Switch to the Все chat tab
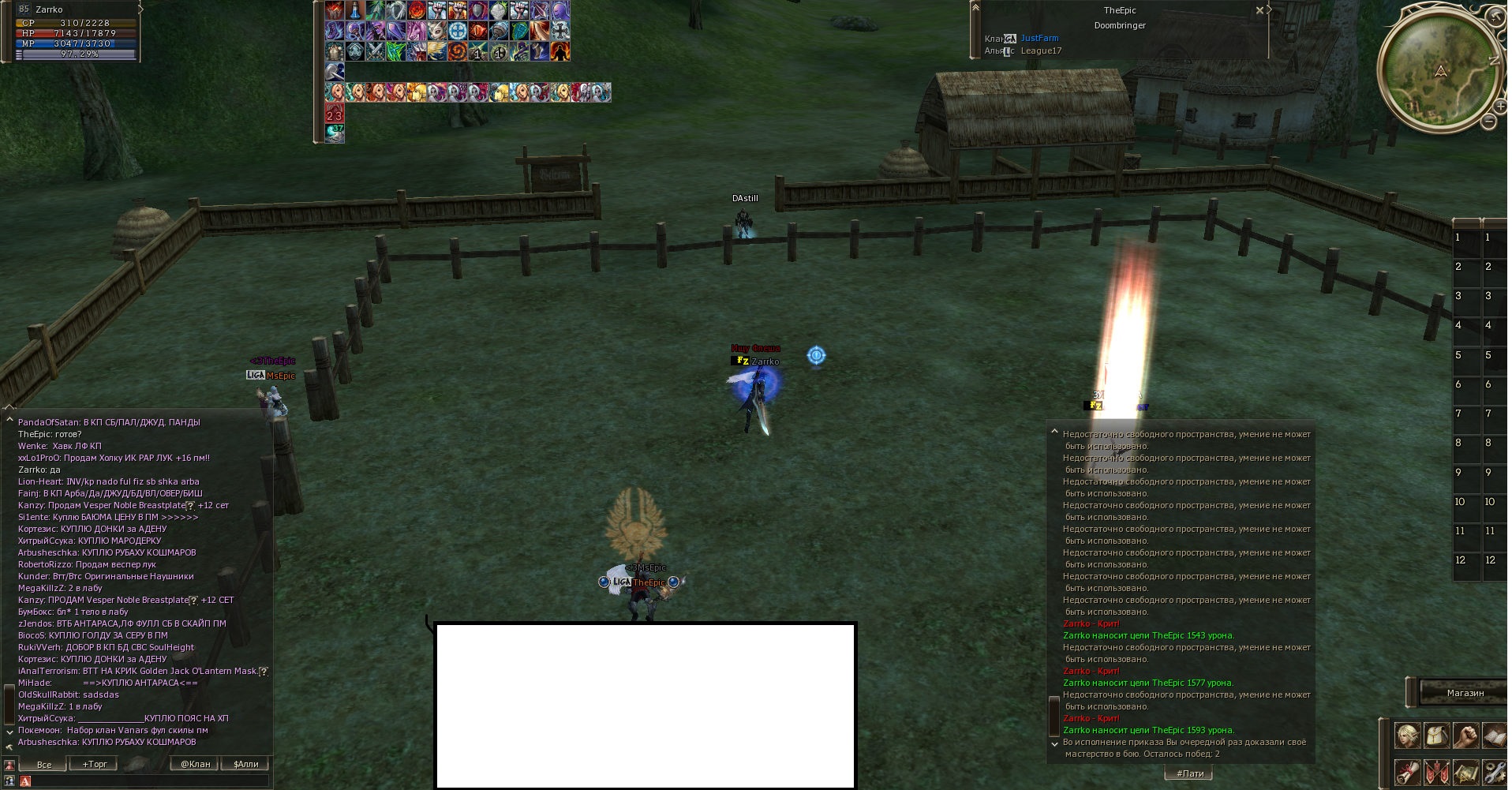The width and height of the screenshot is (1512, 790). click(43, 764)
